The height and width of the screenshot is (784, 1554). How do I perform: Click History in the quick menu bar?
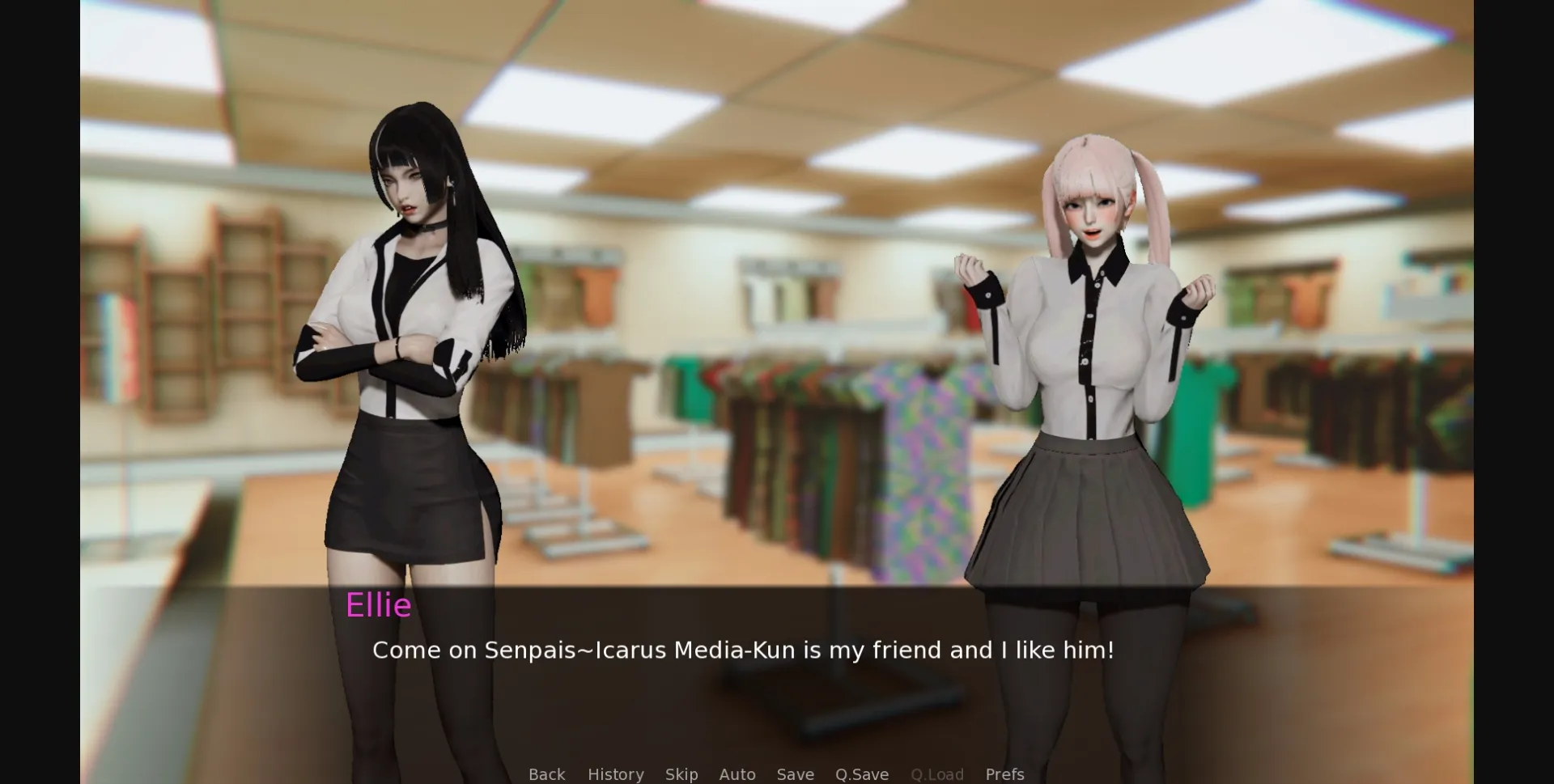pyautogui.click(x=615, y=774)
